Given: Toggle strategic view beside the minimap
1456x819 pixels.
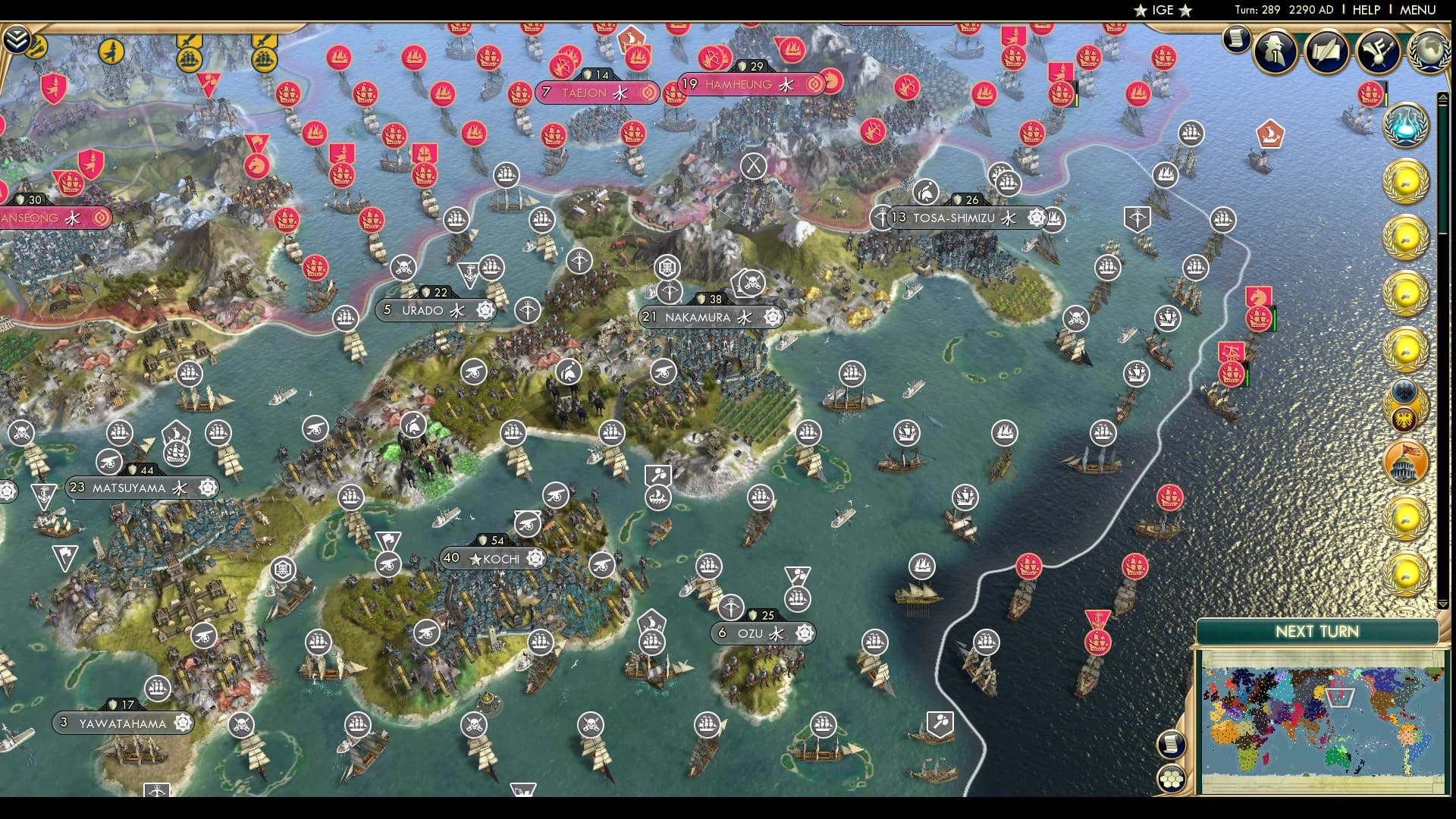Looking at the screenshot, I should coord(1172,745).
